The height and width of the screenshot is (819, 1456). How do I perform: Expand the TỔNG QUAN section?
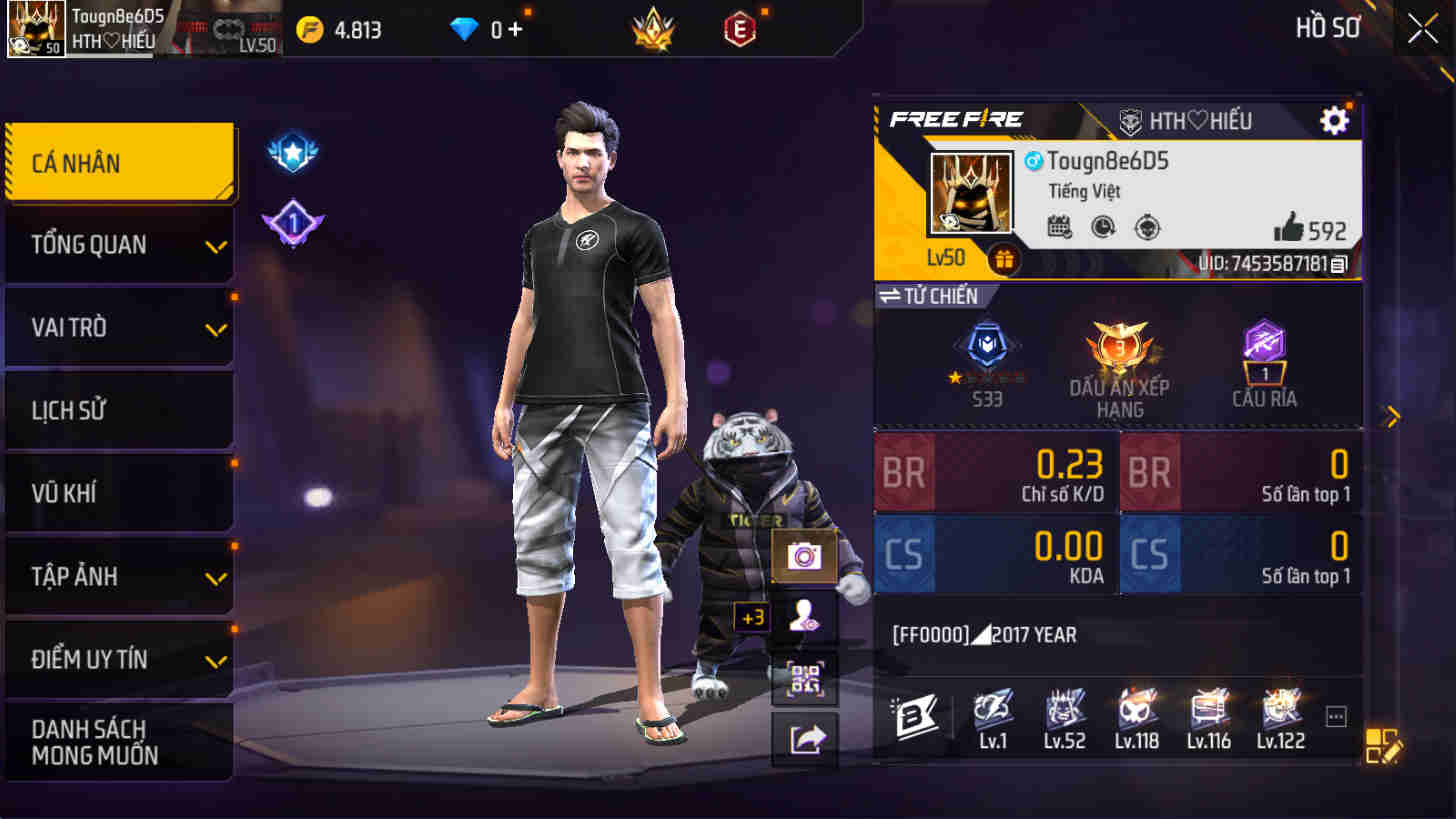(119, 244)
